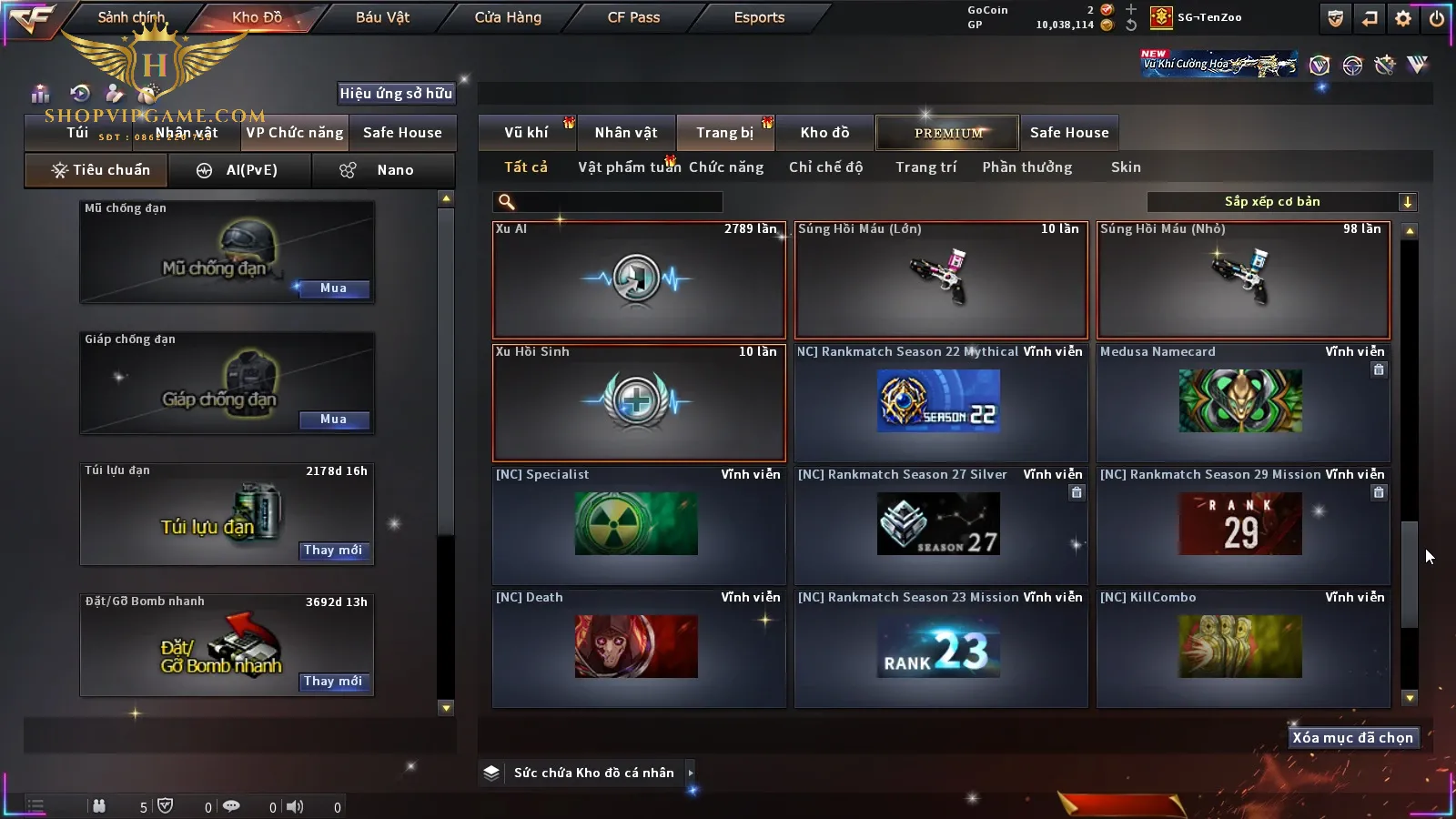Go to the CF Pass page
Viewport: 1456px width, 819px height.
[x=633, y=17]
